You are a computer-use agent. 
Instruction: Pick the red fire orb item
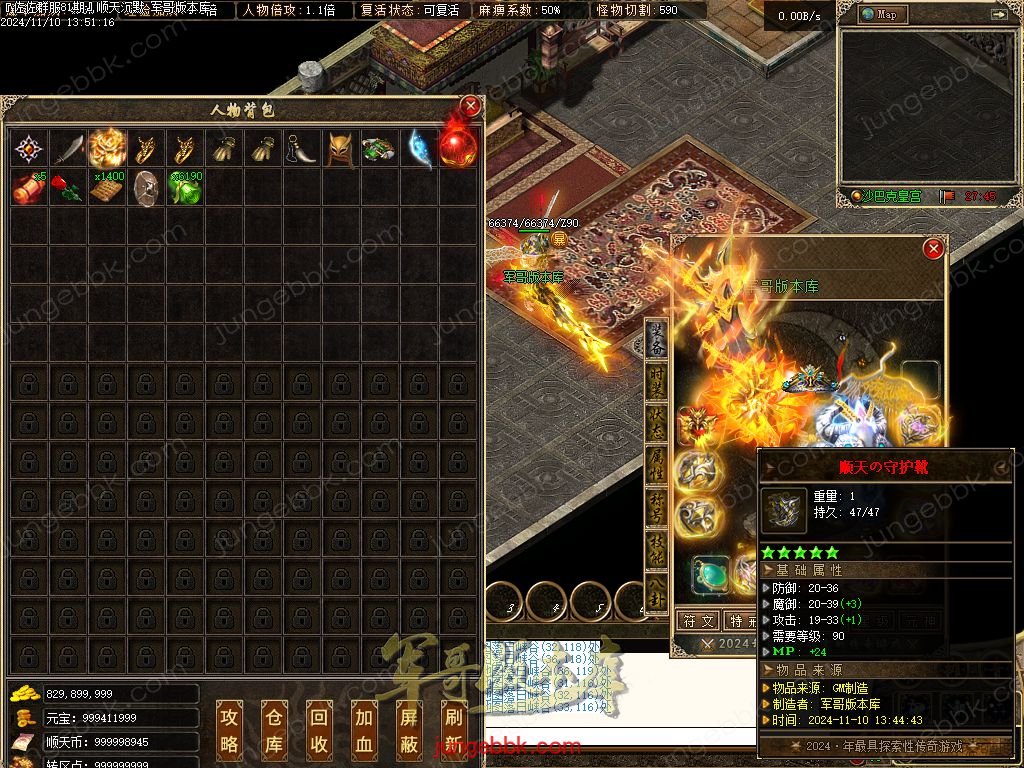[x=457, y=148]
